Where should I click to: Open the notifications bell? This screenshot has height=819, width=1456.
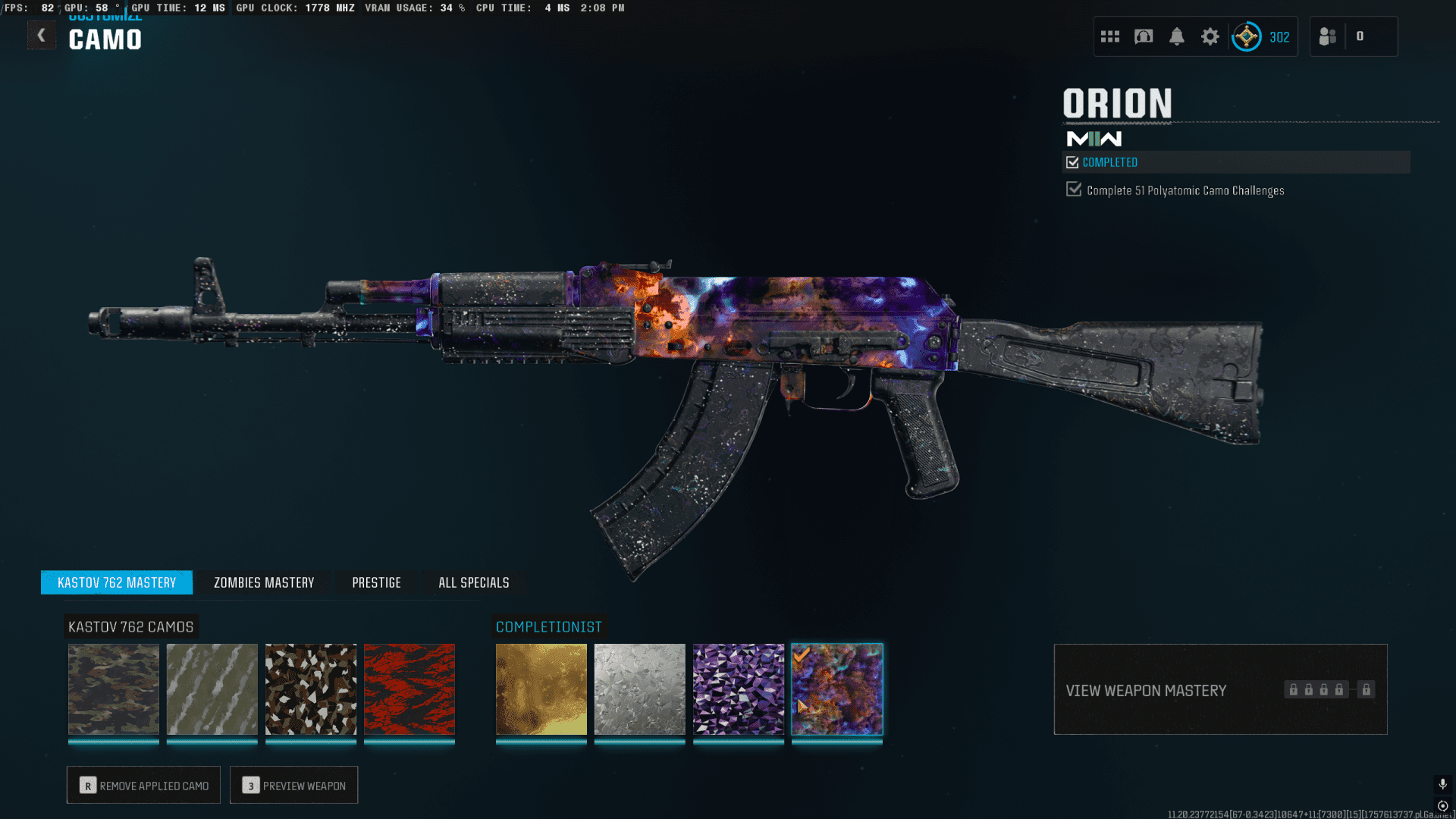[1176, 36]
